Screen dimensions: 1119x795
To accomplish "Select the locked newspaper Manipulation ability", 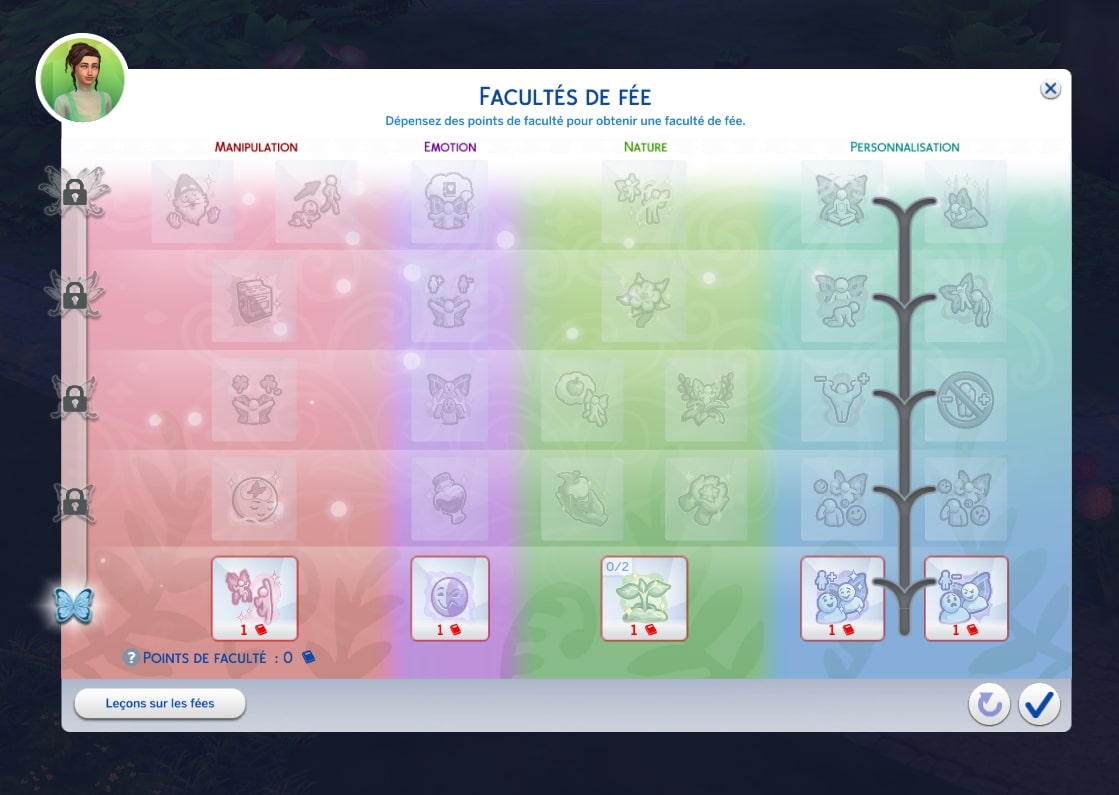I will [x=255, y=301].
